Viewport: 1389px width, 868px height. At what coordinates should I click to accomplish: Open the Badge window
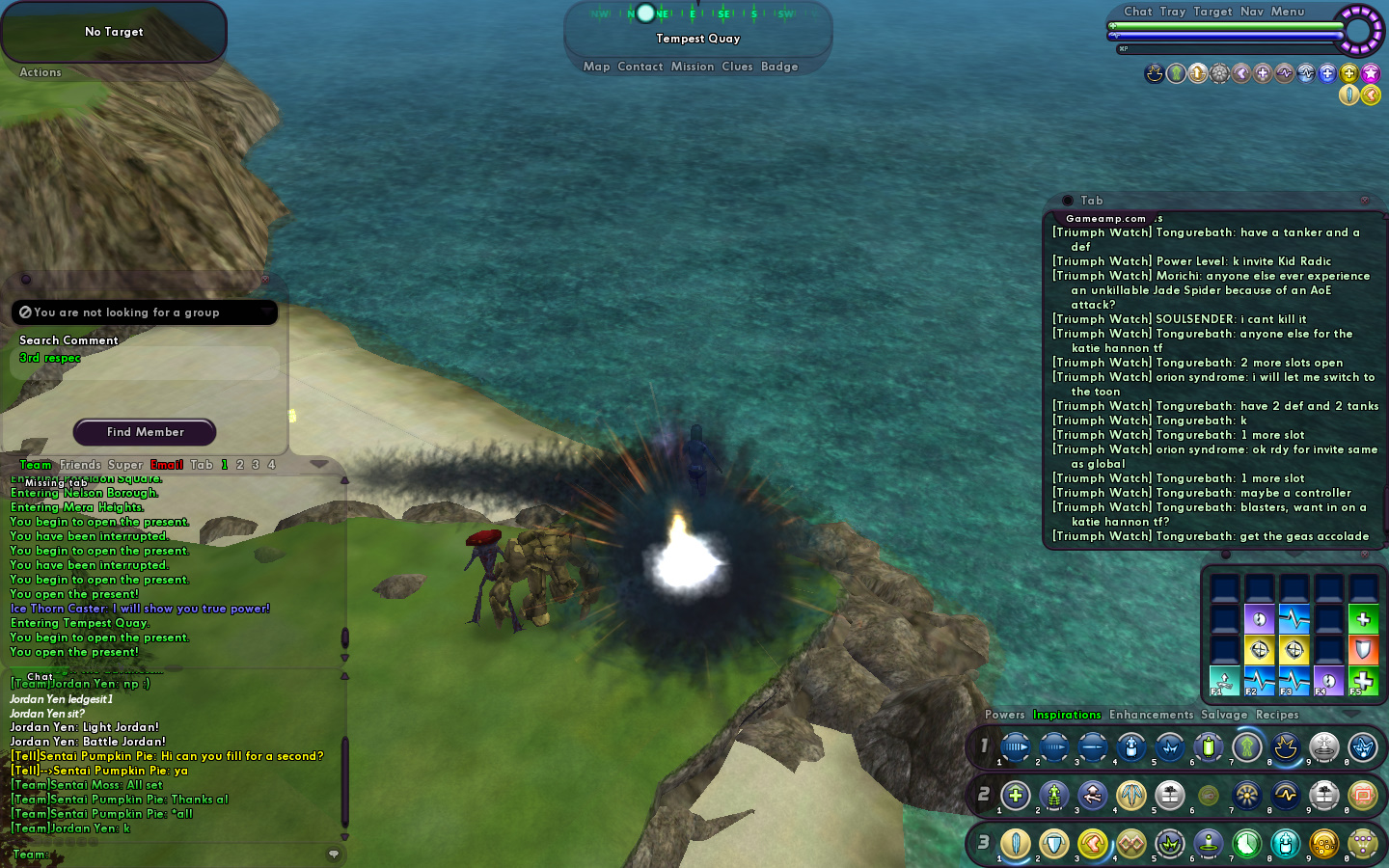pyautogui.click(x=779, y=67)
